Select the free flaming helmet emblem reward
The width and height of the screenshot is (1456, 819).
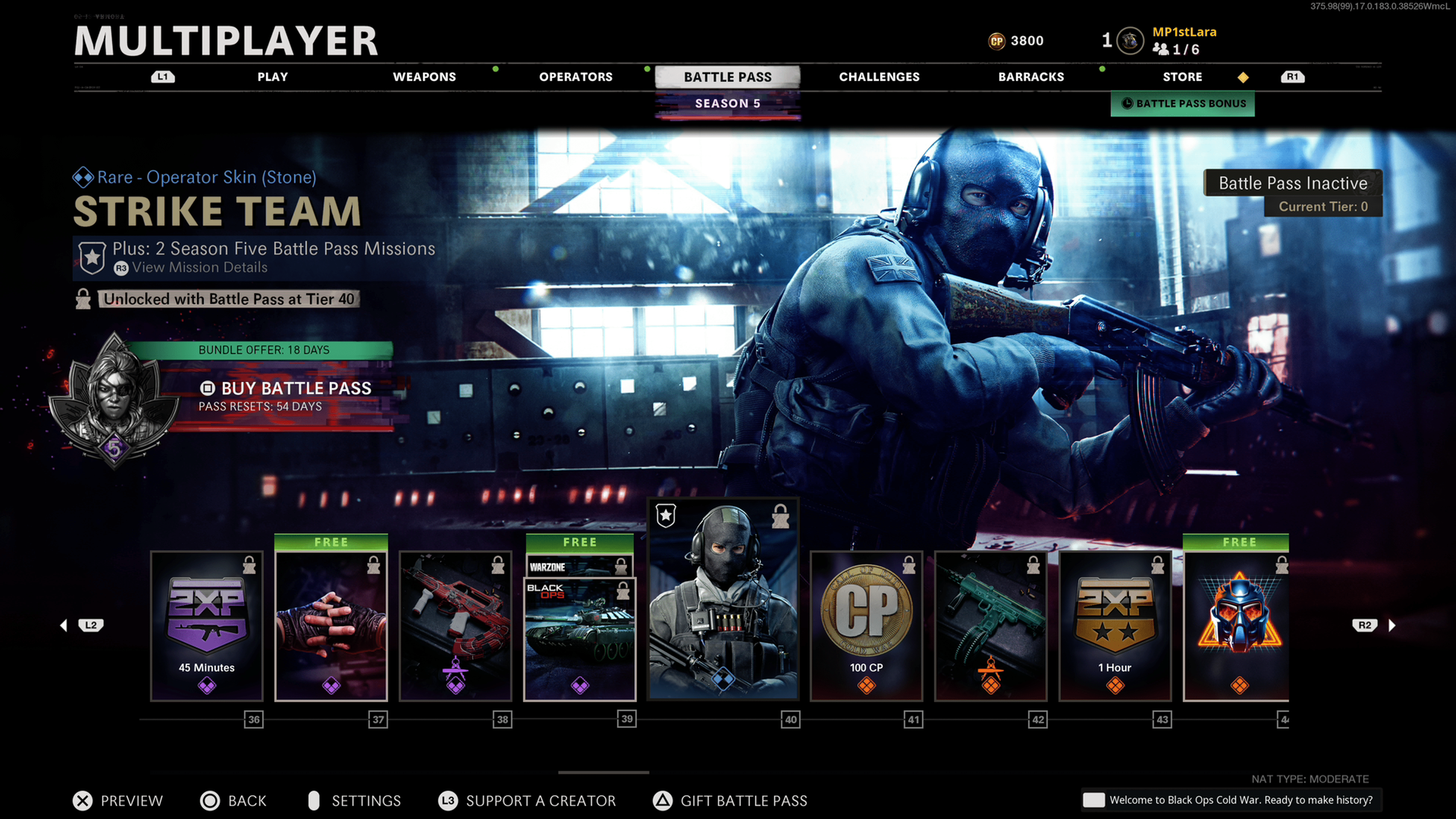[x=1237, y=626]
